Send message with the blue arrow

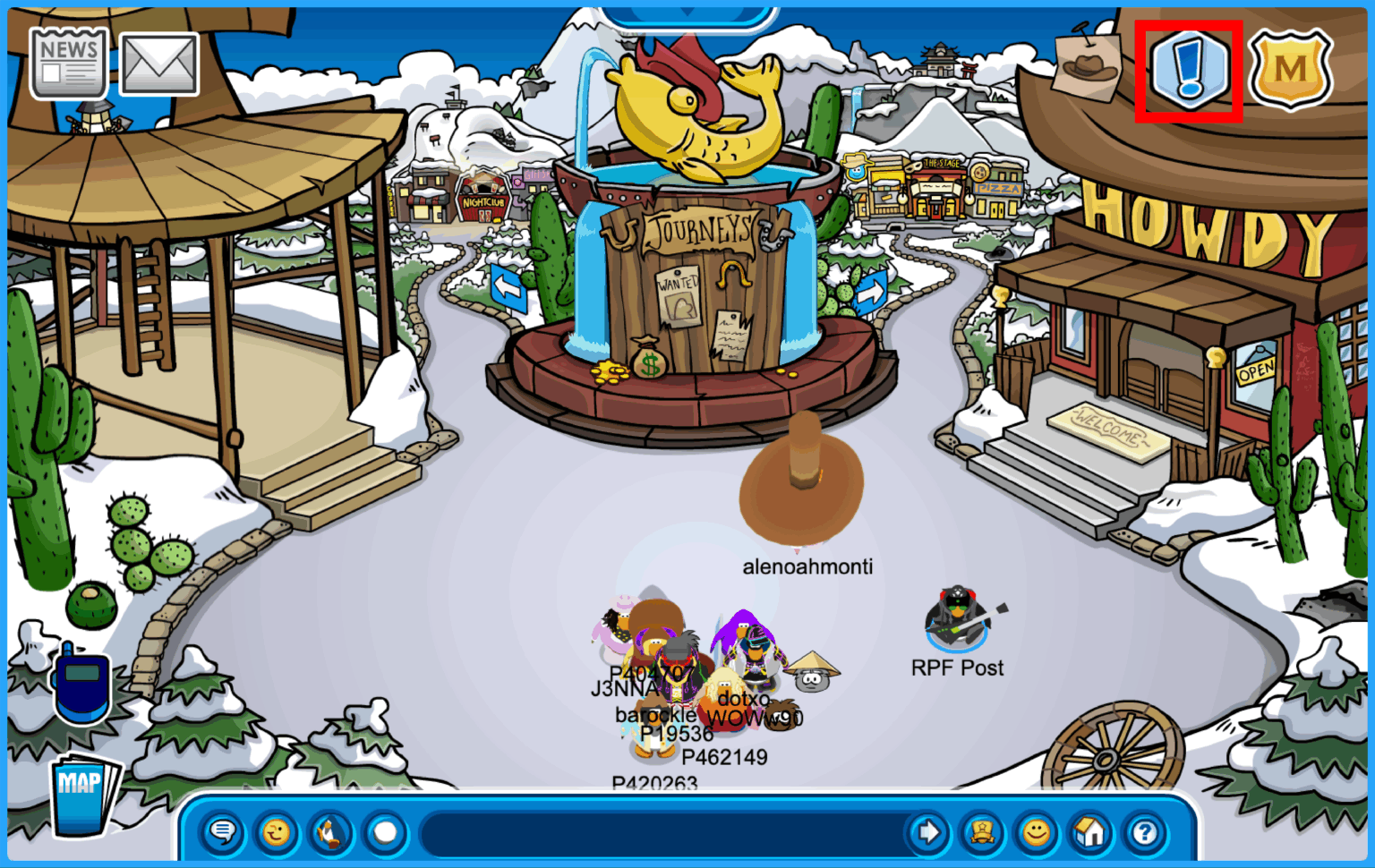(x=929, y=833)
